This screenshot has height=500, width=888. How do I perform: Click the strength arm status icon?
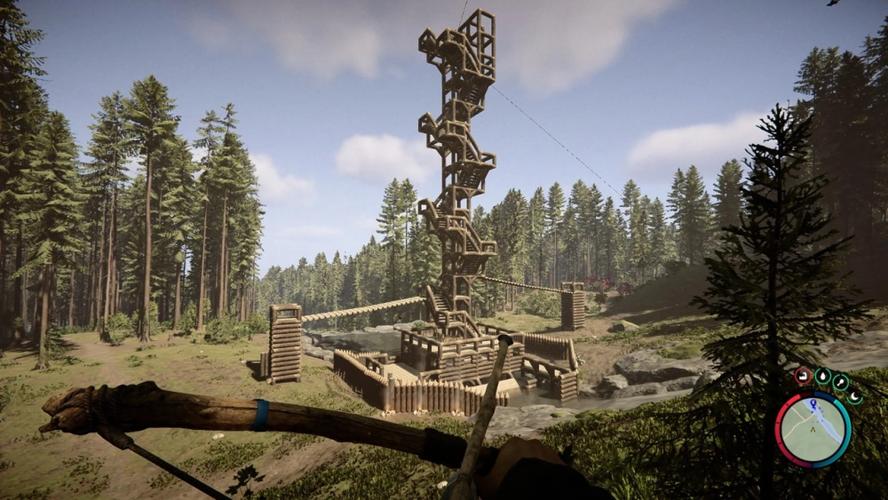[803, 376]
